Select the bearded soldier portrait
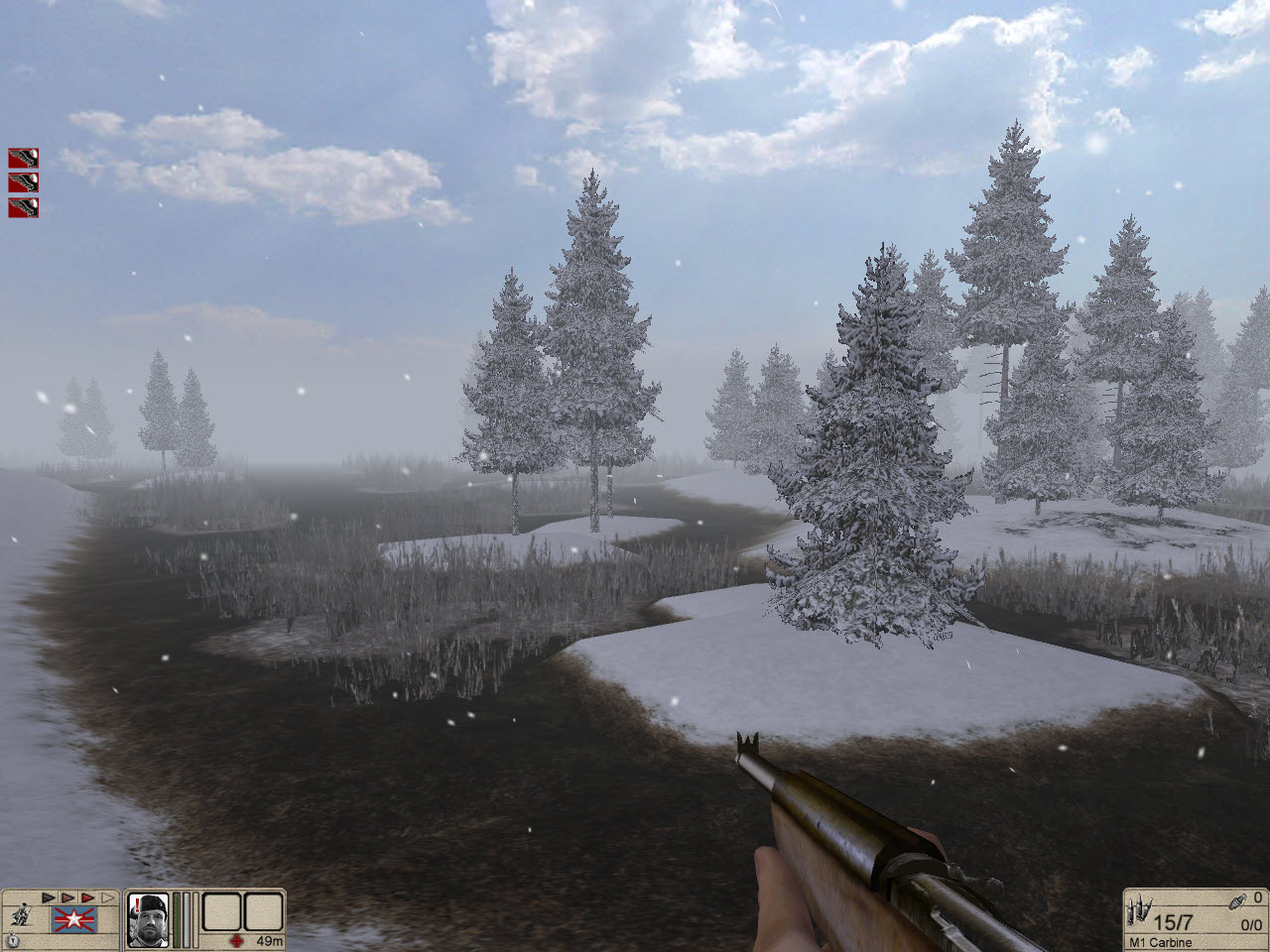This screenshot has width=1270, height=952. 148,919
